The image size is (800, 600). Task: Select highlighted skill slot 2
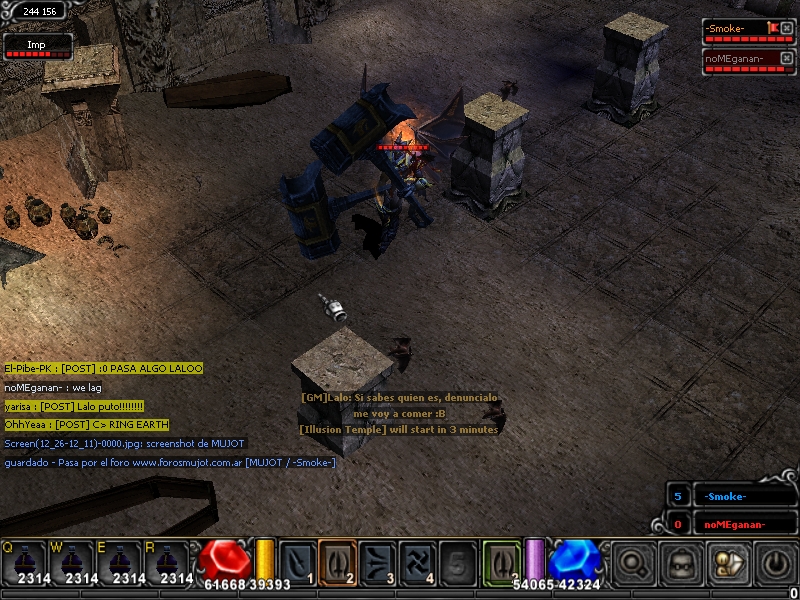(x=338, y=561)
